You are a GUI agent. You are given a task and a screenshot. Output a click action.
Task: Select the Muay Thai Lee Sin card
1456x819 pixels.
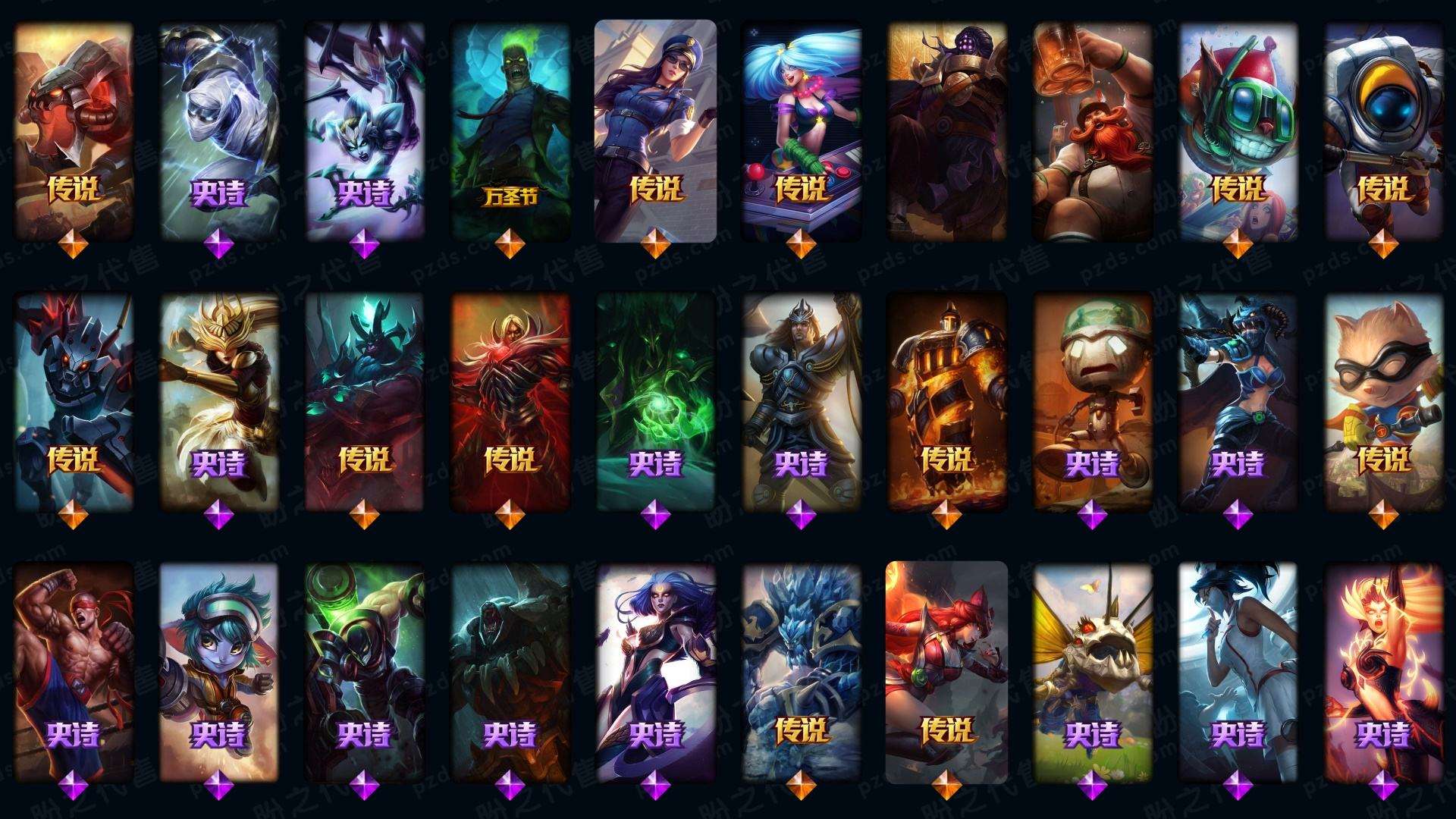[74, 671]
